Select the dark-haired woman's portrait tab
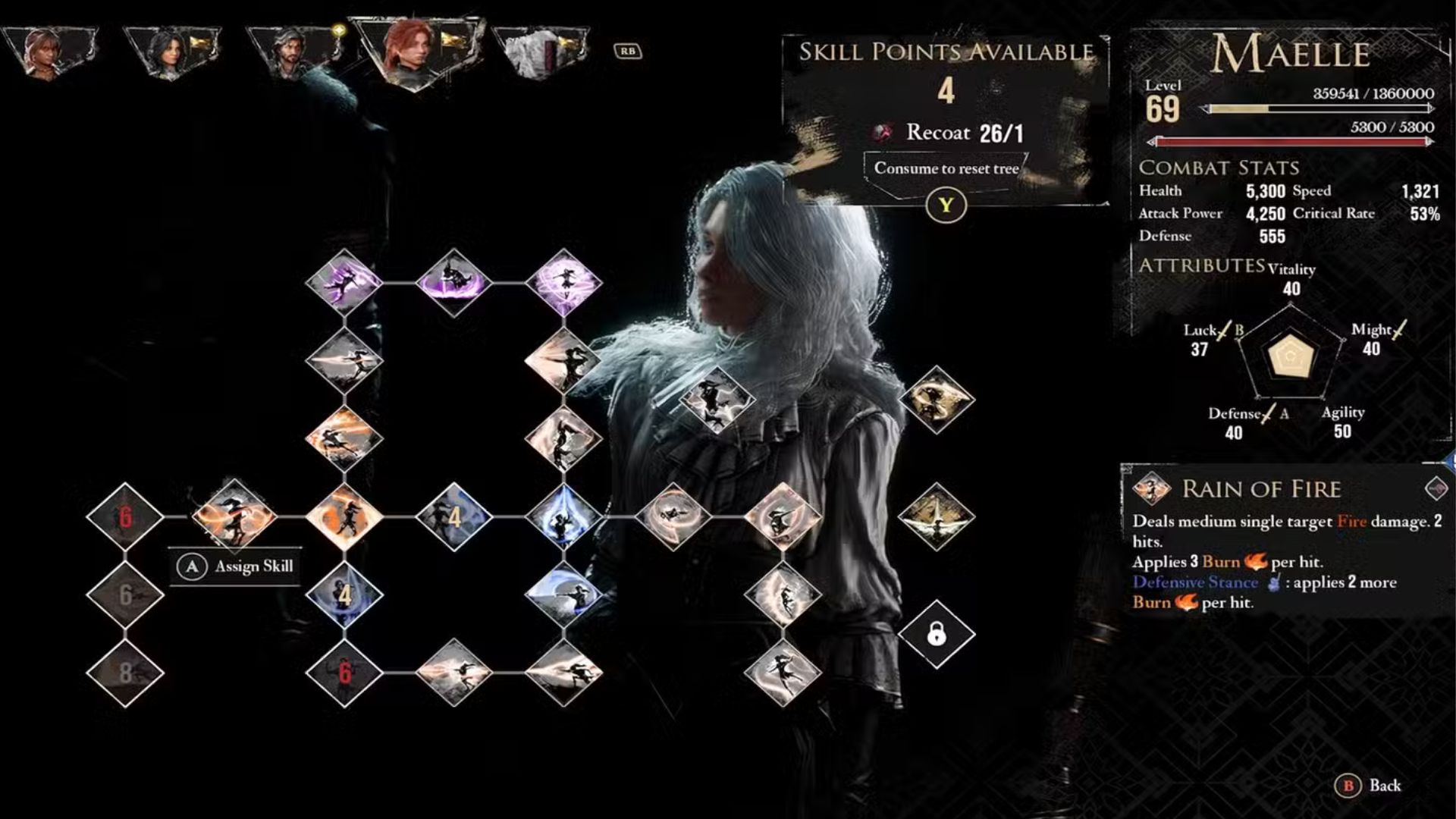This screenshot has width=1456, height=819. 172,50
